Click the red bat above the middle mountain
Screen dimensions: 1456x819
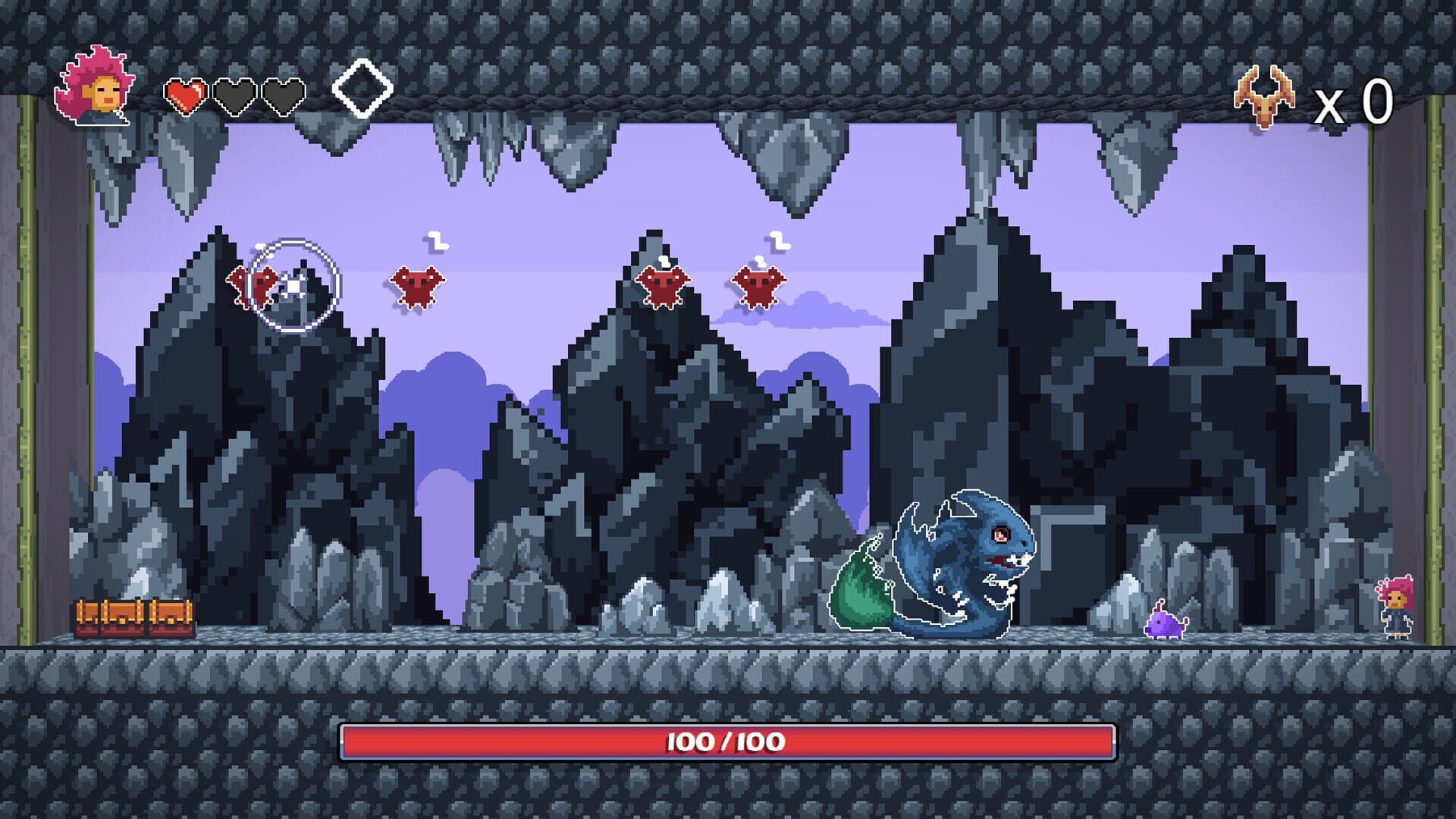(x=666, y=284)
